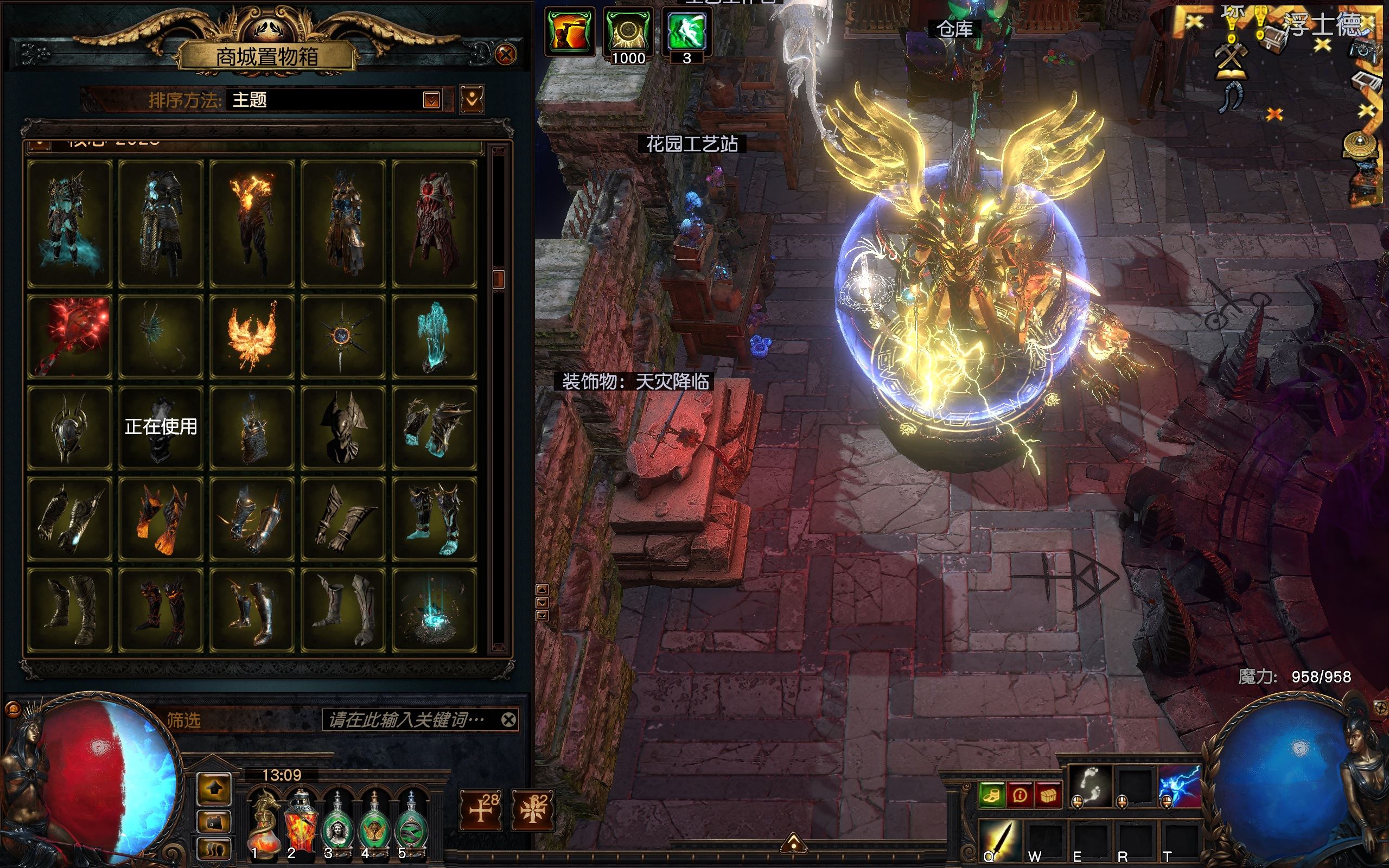Open the green coins shop button

click(x=991, y=795)
